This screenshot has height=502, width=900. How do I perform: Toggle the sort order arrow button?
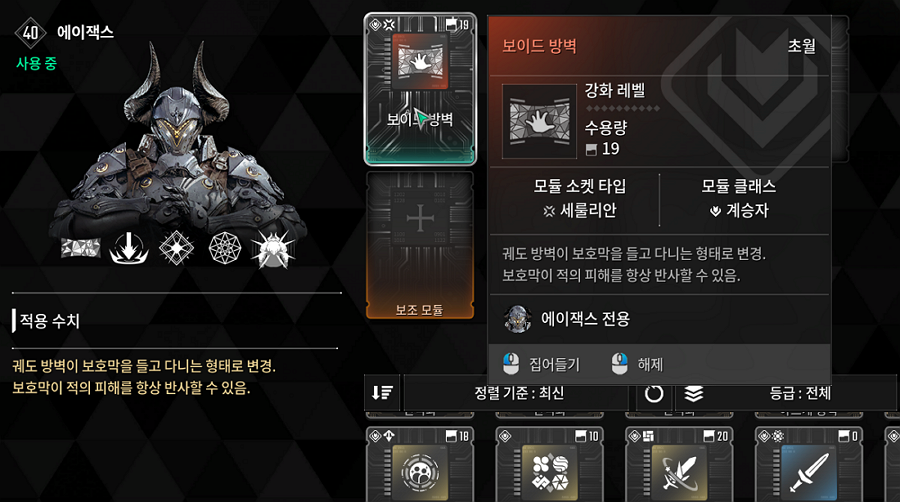pyautogui.click(x=382, y=393)
